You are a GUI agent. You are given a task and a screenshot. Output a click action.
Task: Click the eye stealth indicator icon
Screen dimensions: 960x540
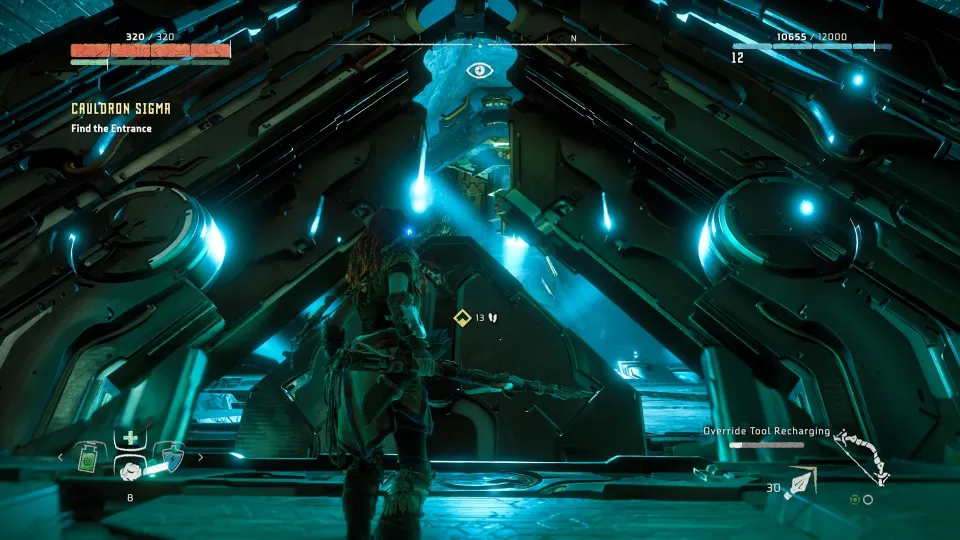point(479,71)
